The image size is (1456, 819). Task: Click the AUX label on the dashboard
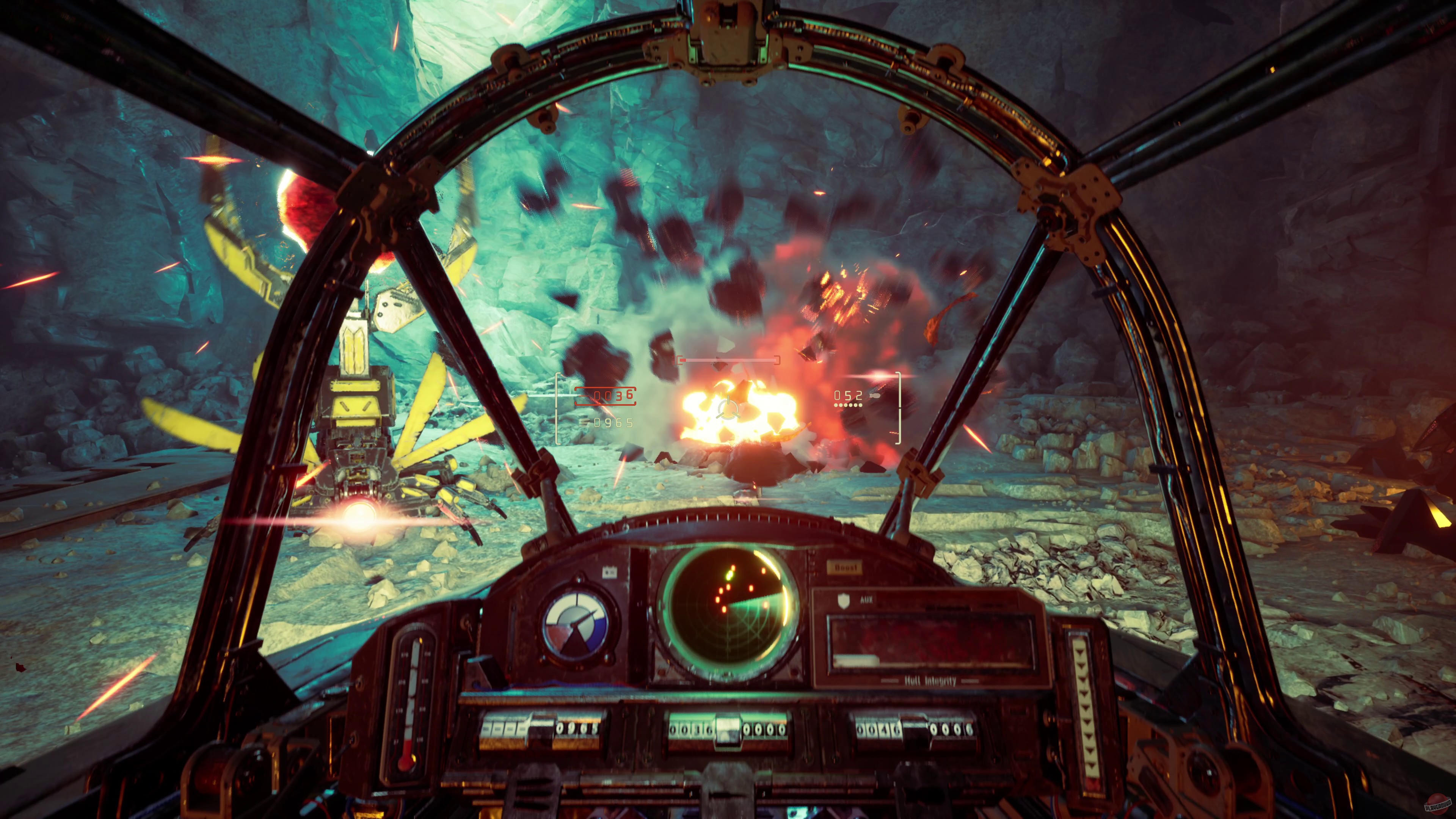click(867, 600)
